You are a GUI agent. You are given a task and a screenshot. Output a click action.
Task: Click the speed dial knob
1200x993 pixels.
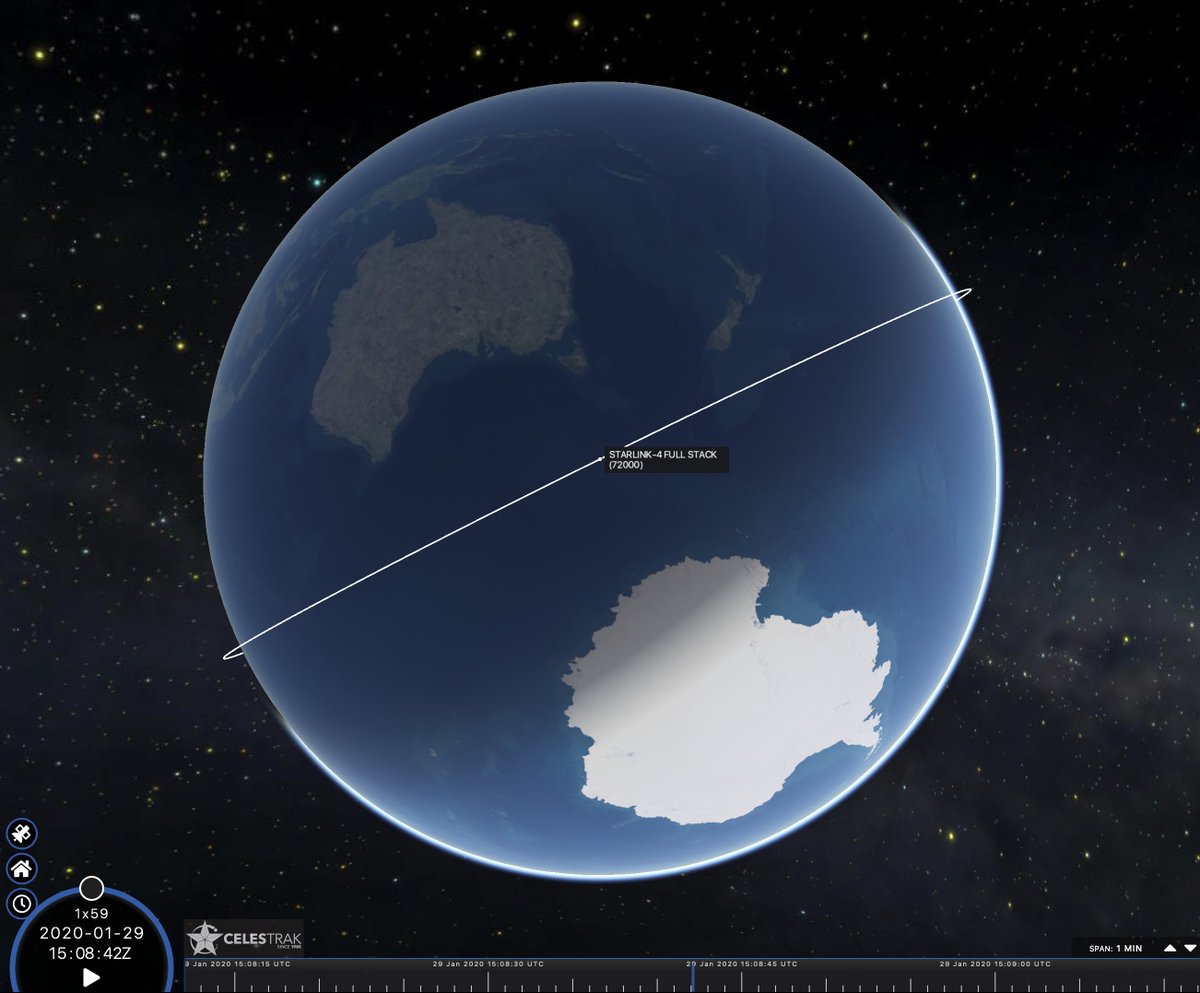point(91,888)
